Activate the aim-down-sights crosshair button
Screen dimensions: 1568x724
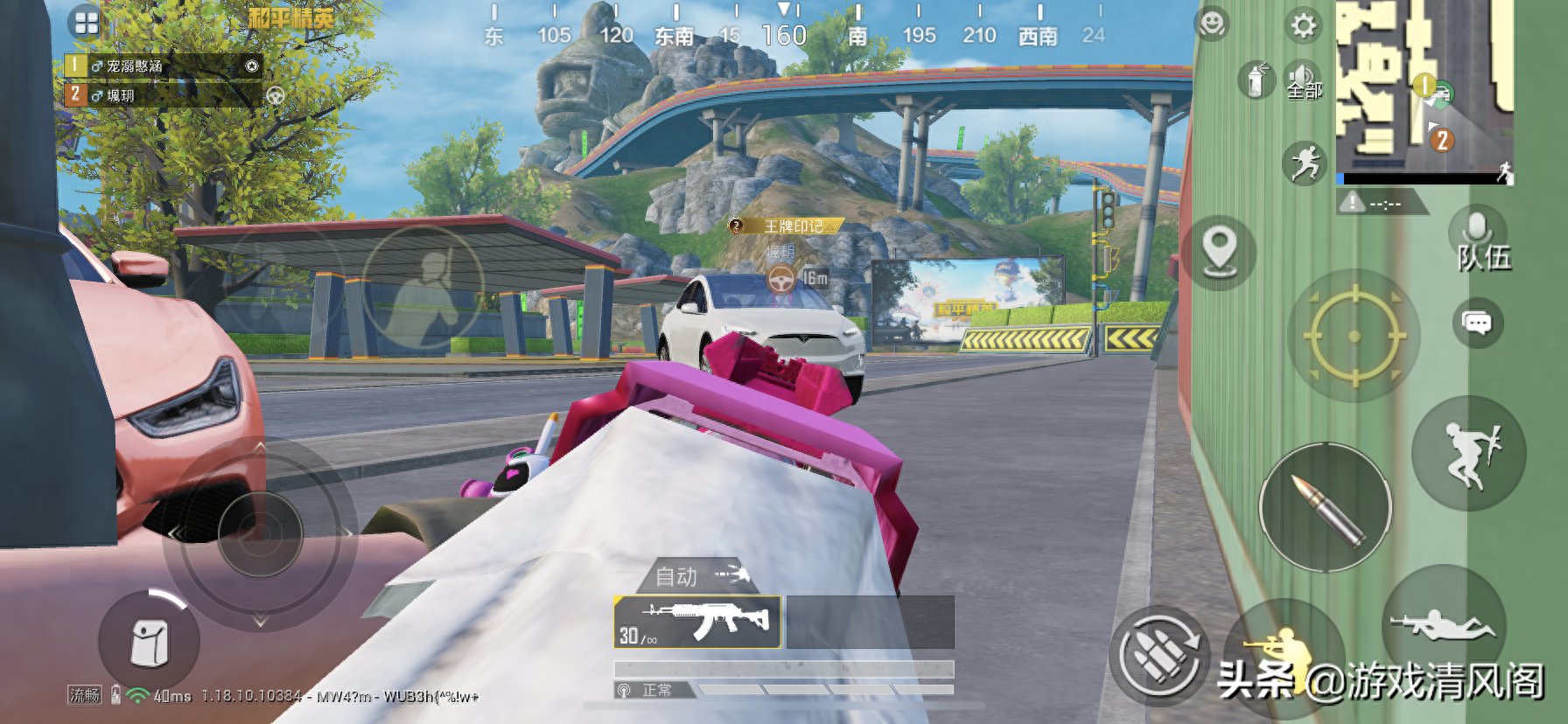coord(1354,337)
